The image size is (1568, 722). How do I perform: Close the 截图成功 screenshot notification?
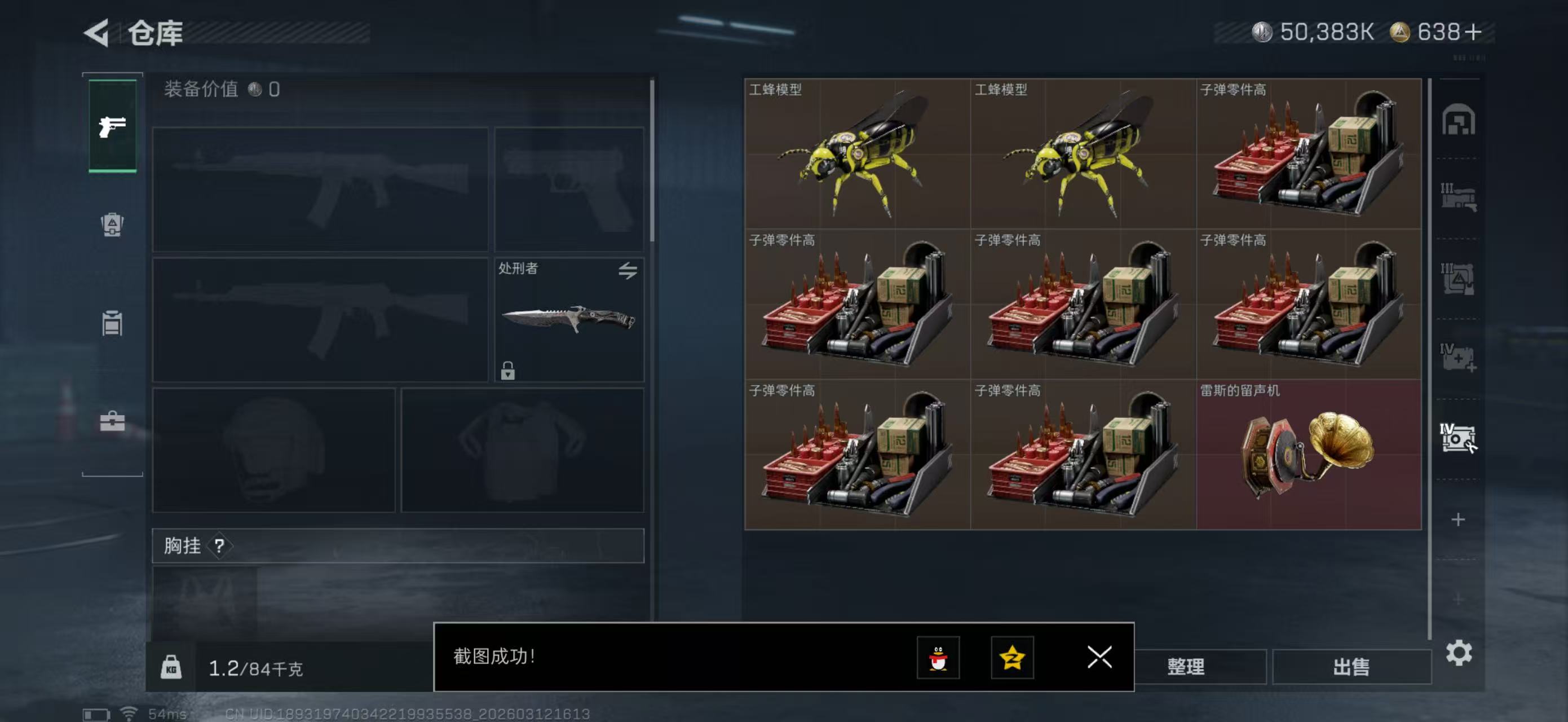[x=1099, y=657]
